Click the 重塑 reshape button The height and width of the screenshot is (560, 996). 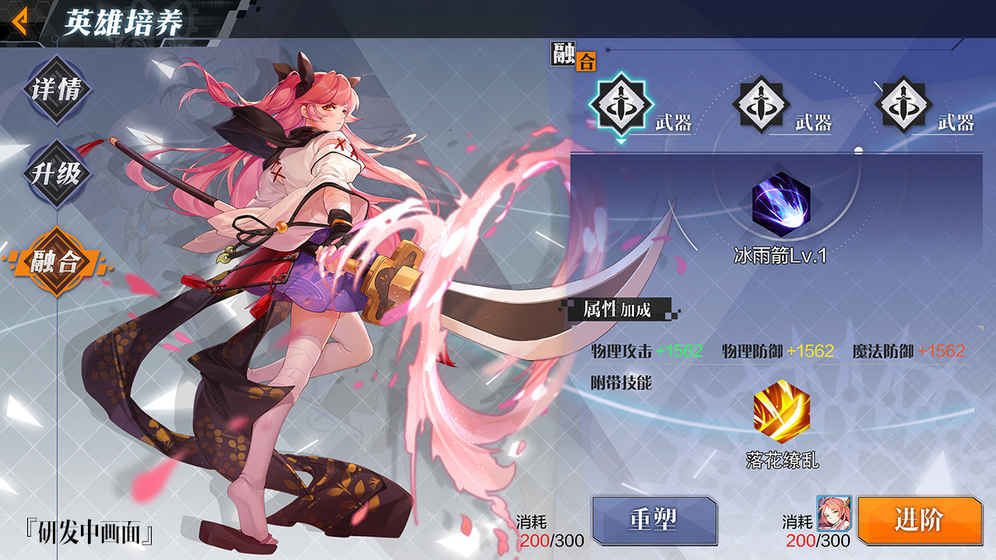tap(654, 520)
